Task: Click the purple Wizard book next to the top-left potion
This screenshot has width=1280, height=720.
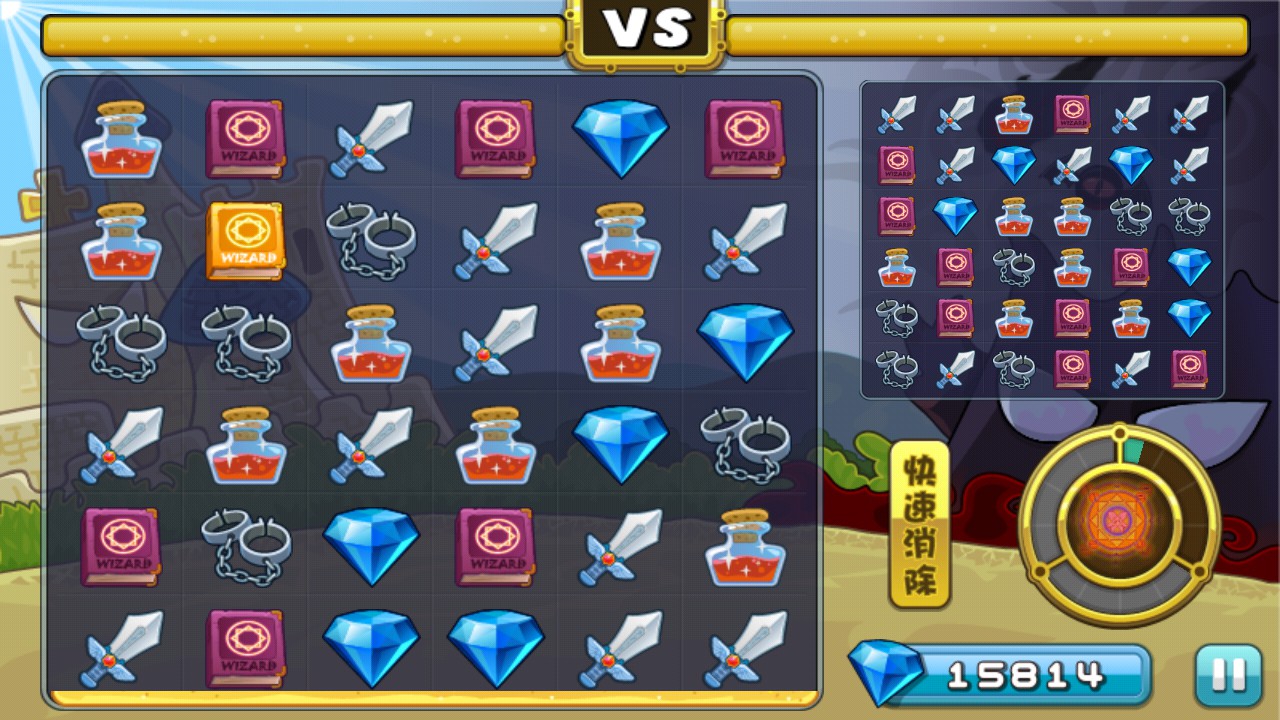Action: pyautogui.click(x=245, y=140)
